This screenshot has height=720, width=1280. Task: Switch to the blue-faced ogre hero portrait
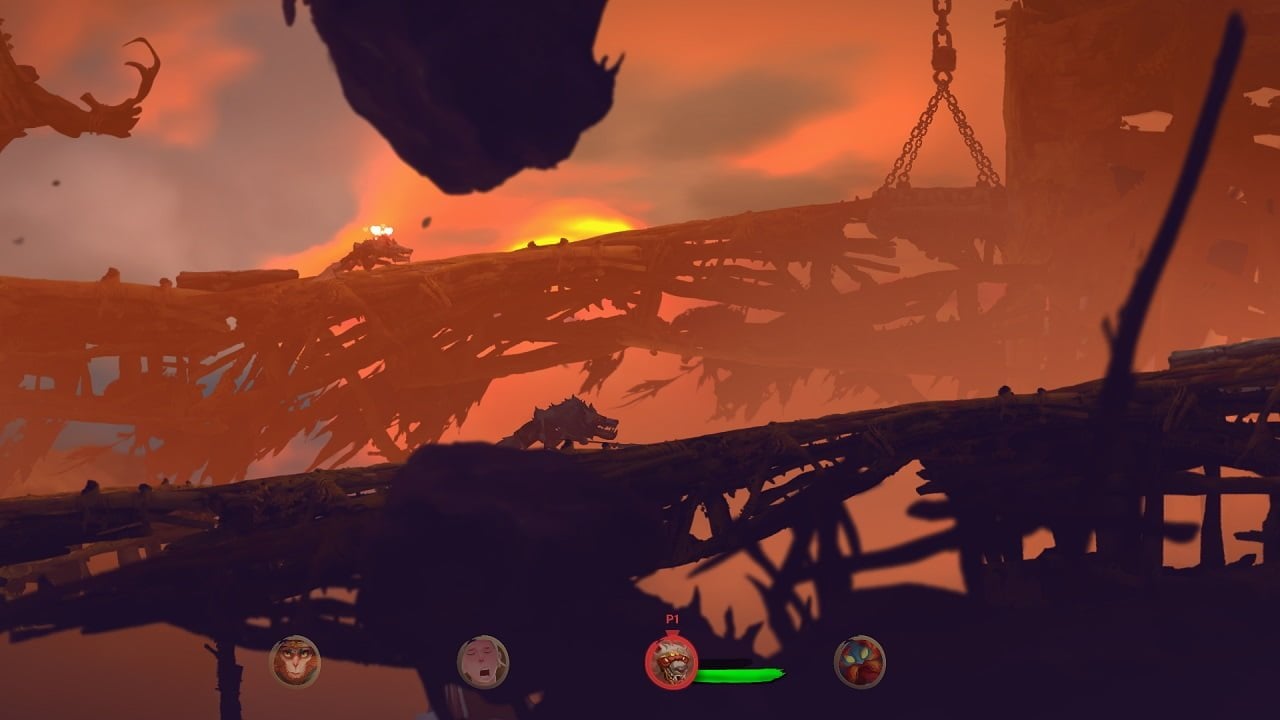click(x=860, y=661)
